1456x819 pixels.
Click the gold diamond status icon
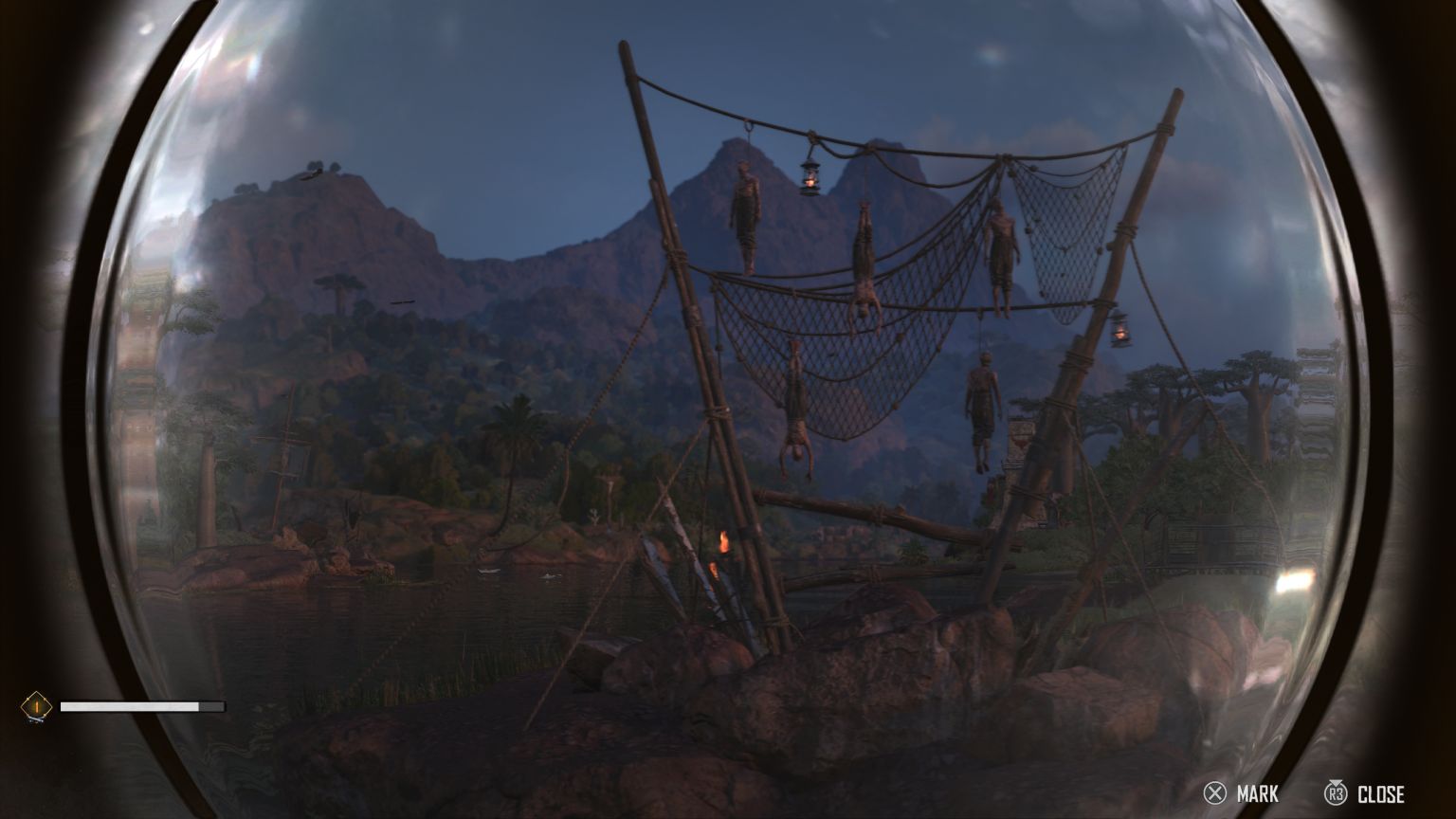pos(36,706)
